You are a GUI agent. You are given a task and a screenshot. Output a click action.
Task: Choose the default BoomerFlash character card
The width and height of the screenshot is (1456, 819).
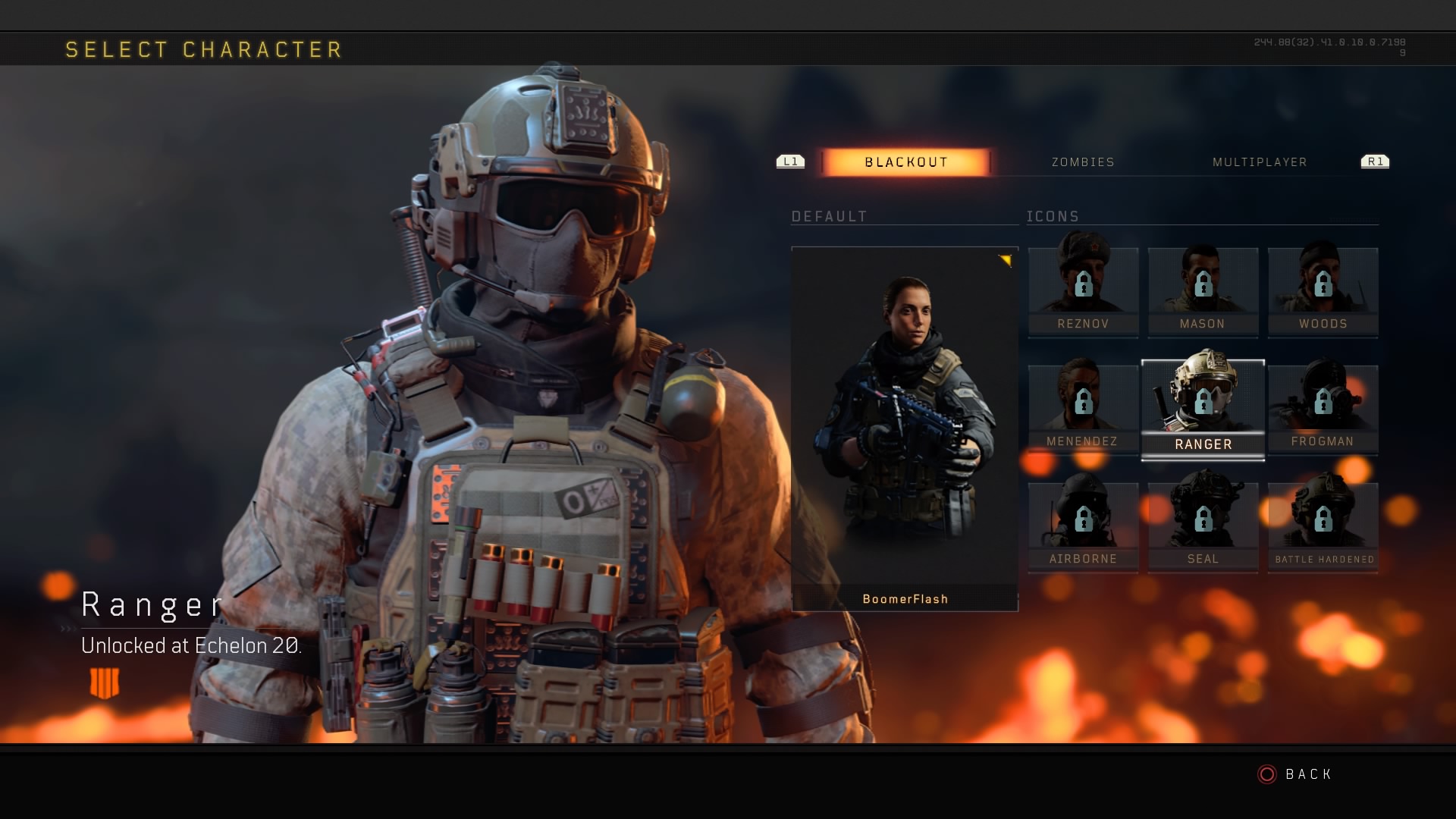point(905,428)
